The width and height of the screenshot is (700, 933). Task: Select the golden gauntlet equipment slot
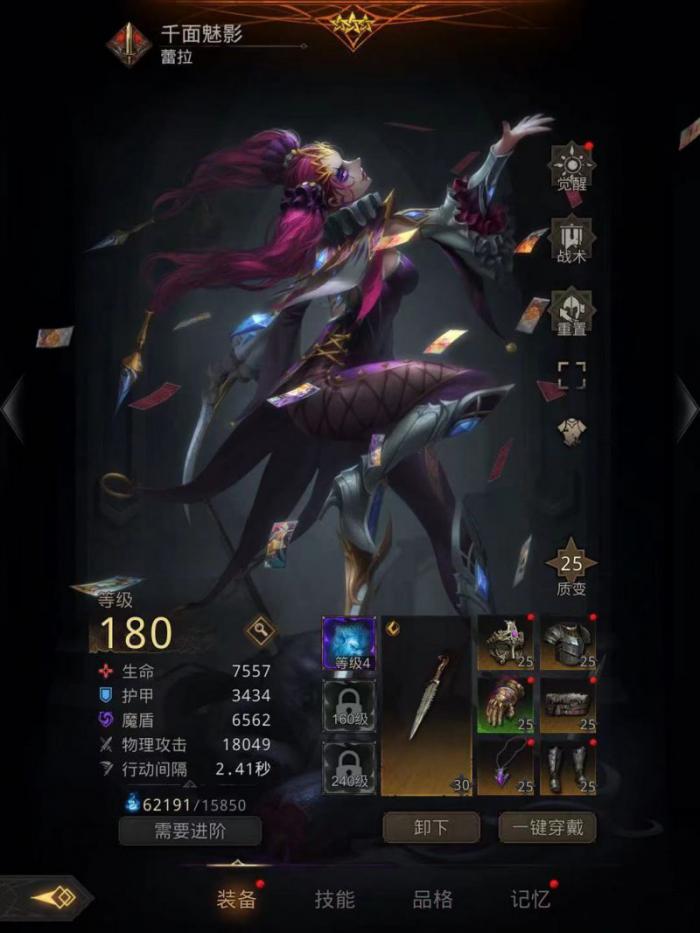506,705
